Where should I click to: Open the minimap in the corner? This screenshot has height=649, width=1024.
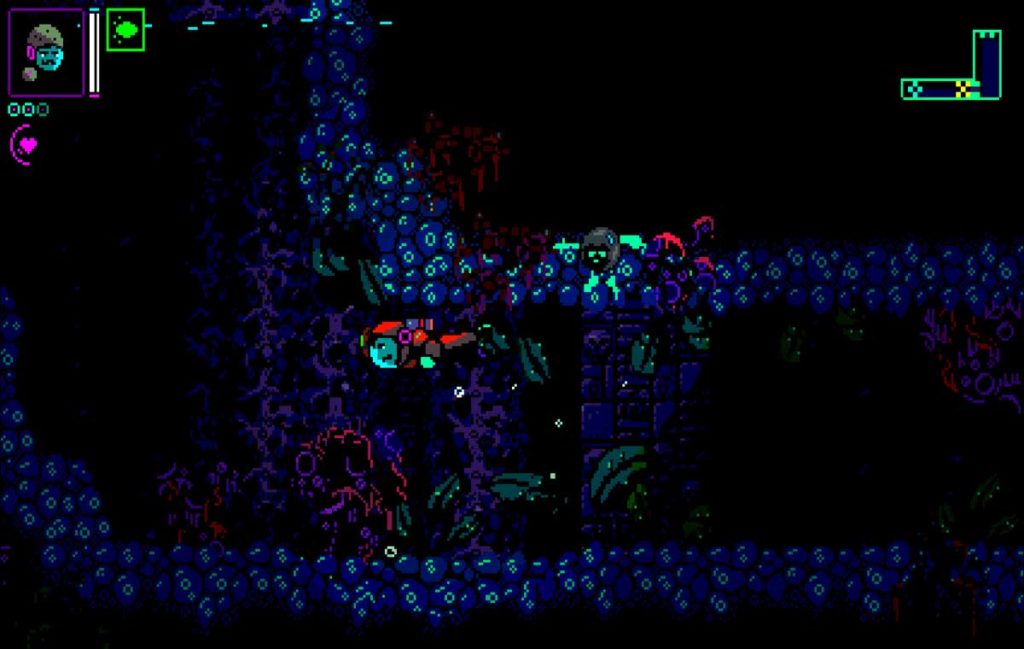point(953,68)
